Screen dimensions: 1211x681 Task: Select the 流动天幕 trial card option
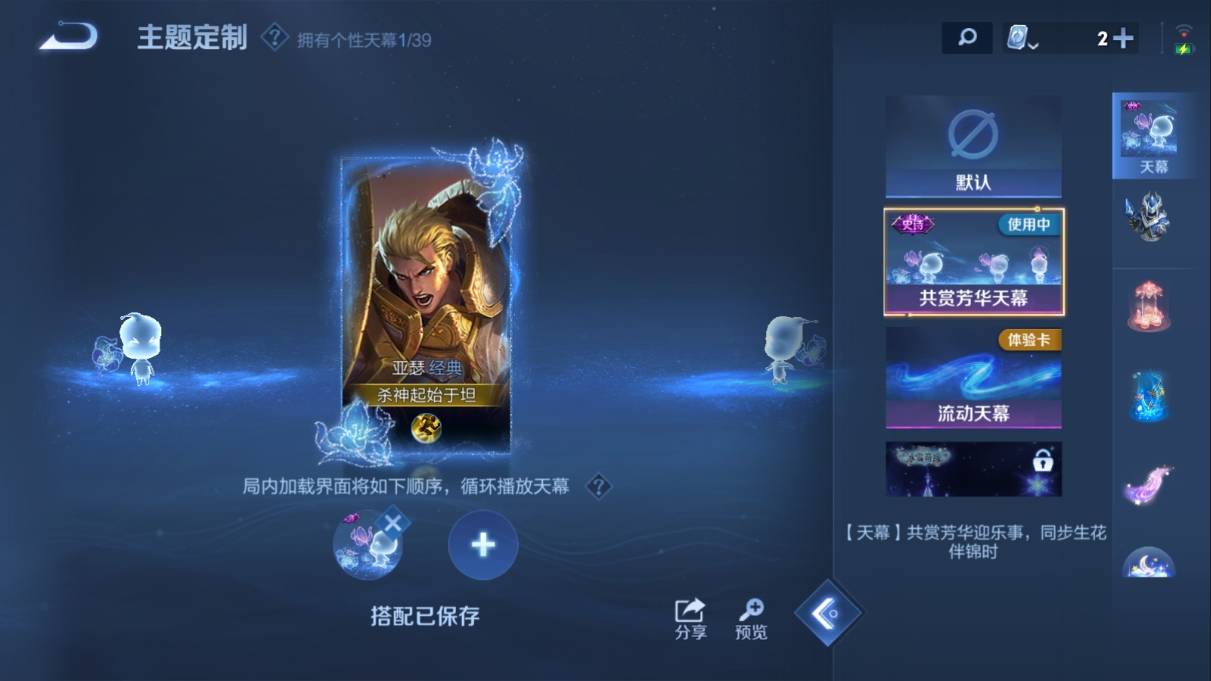[973, 378]
